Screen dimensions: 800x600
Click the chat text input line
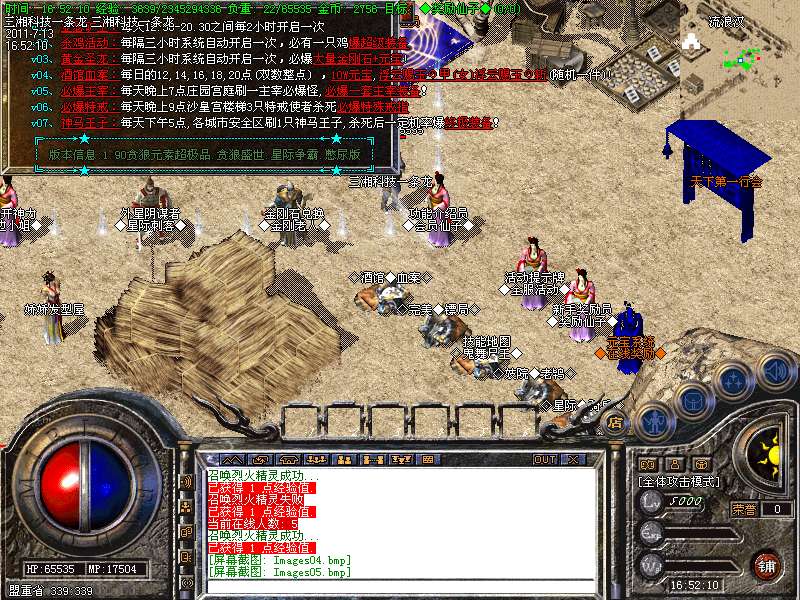coord(400,584)
